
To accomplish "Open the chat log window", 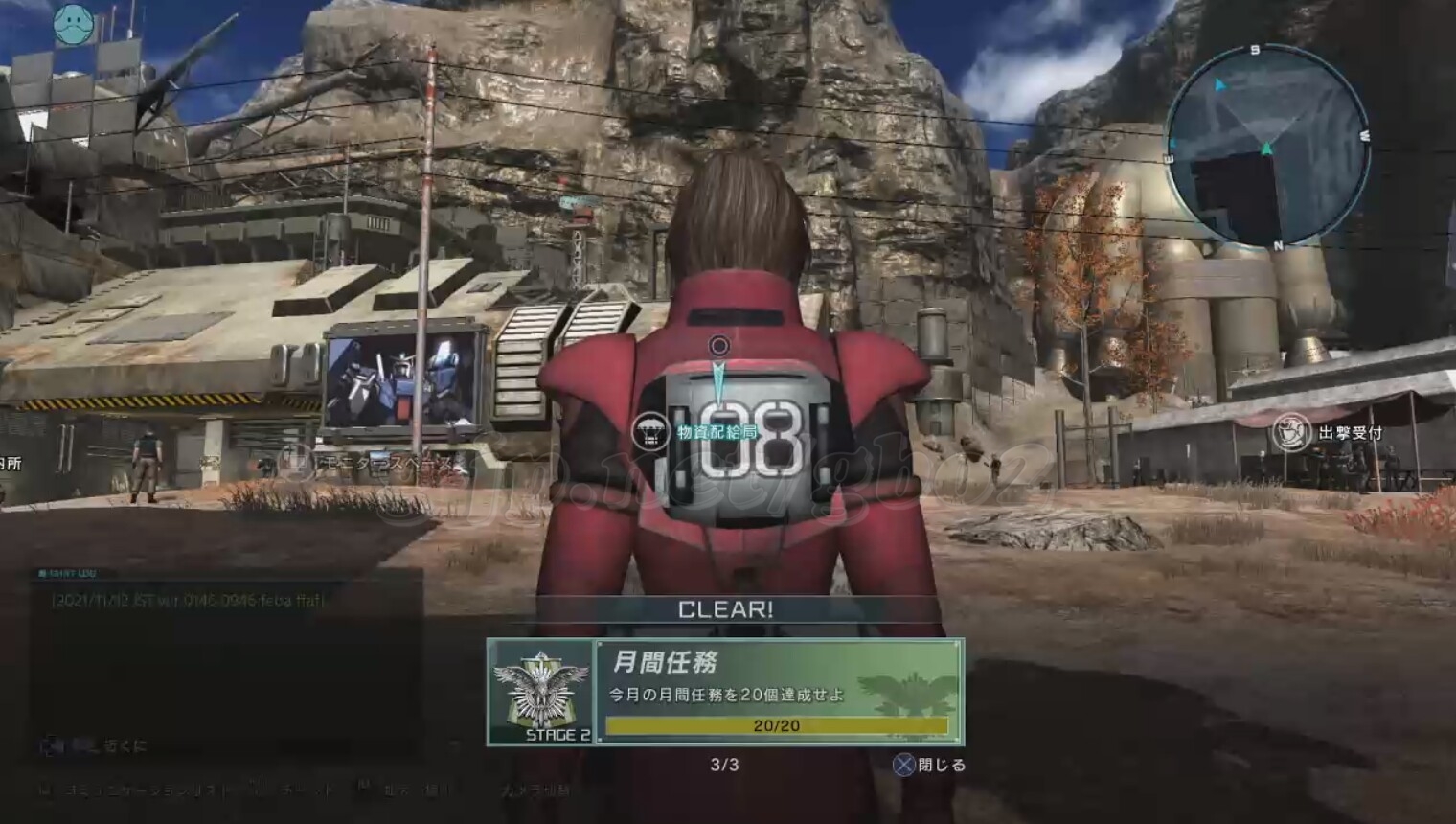I will [225, 652].
